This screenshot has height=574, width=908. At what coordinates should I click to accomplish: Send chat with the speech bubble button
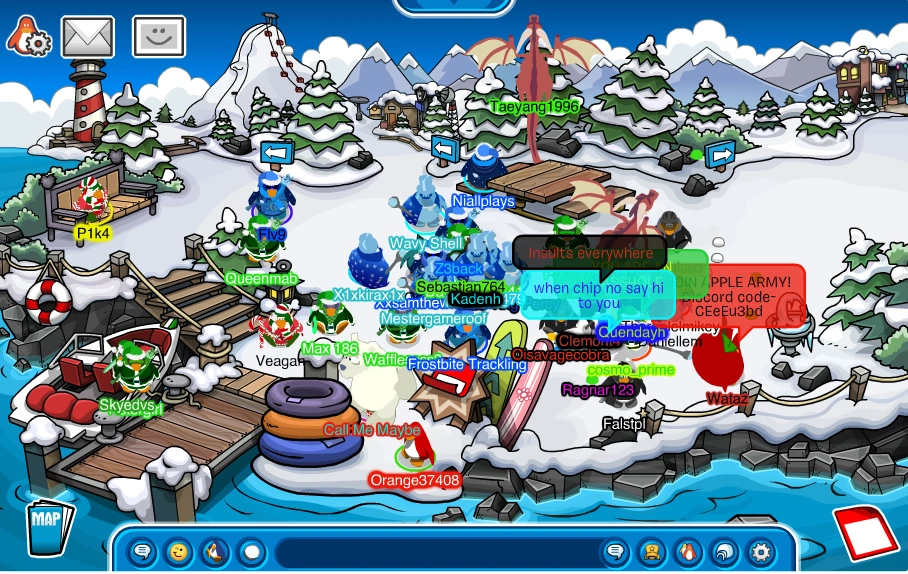pos(616,551)
